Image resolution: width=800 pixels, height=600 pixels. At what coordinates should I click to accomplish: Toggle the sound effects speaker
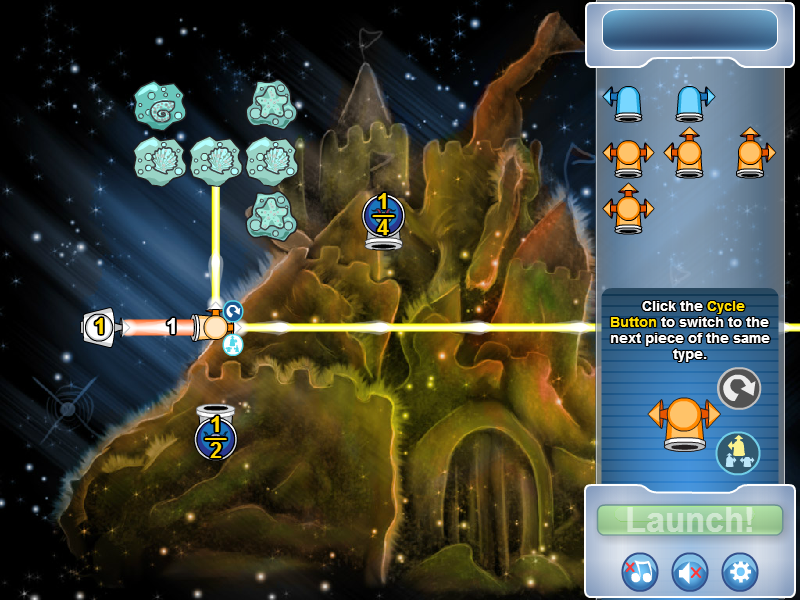point(690,571)
